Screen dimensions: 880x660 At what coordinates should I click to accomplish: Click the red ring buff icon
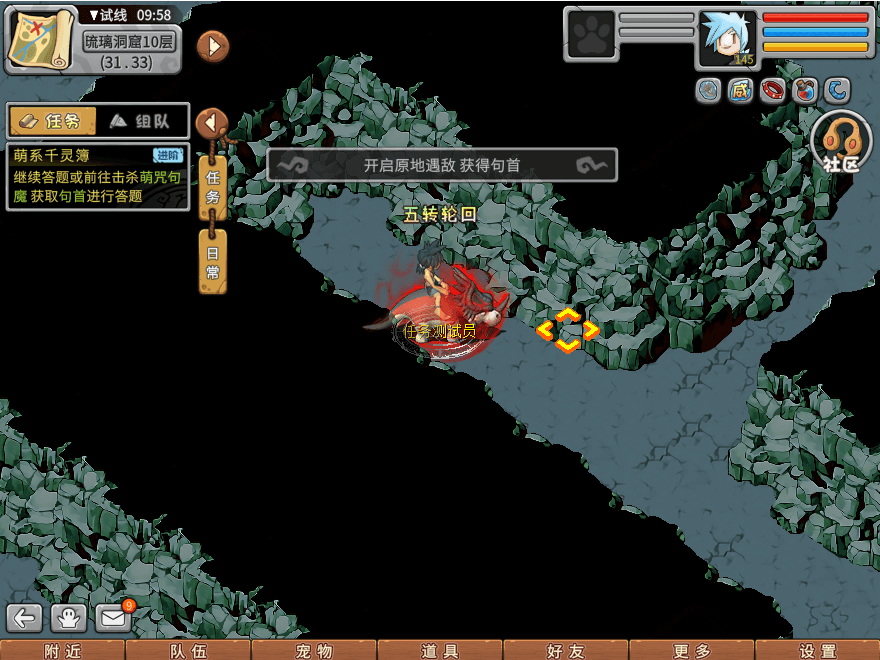[772, 91]
